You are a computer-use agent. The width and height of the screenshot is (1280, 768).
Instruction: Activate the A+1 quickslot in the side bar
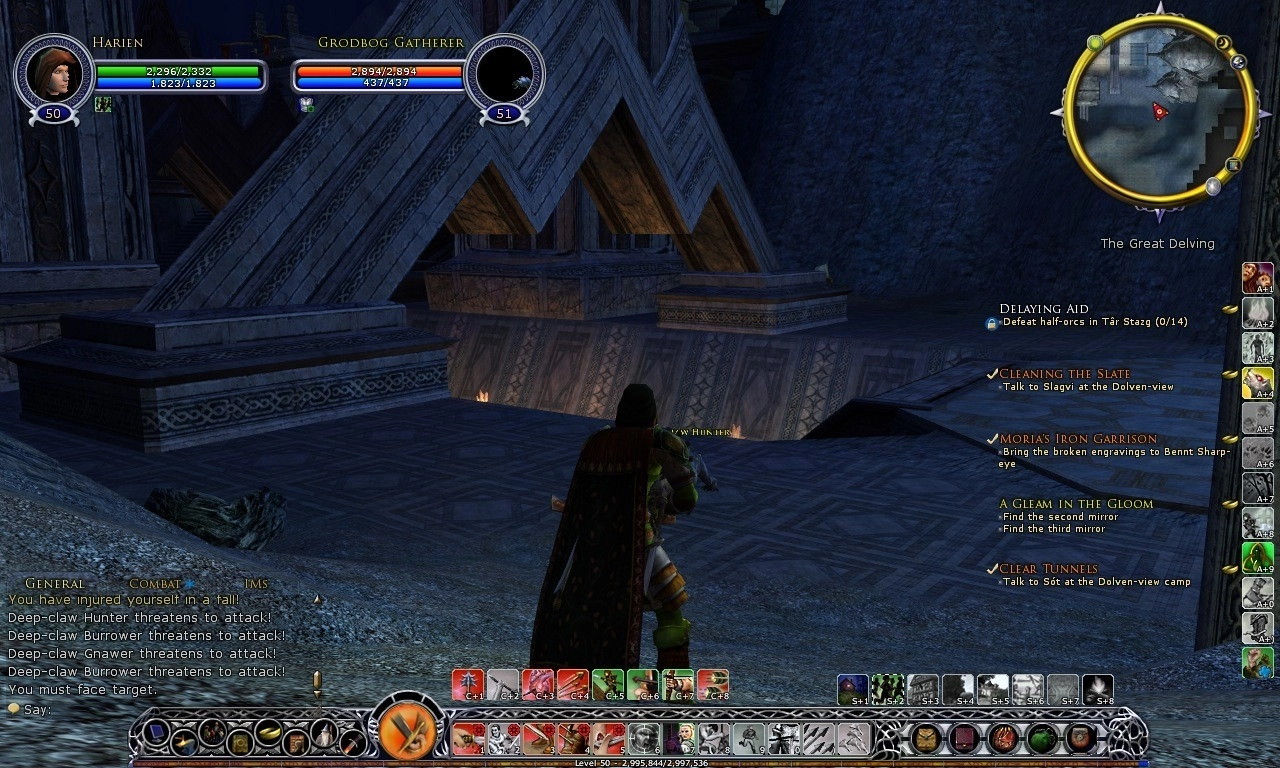coord(1257,278)
